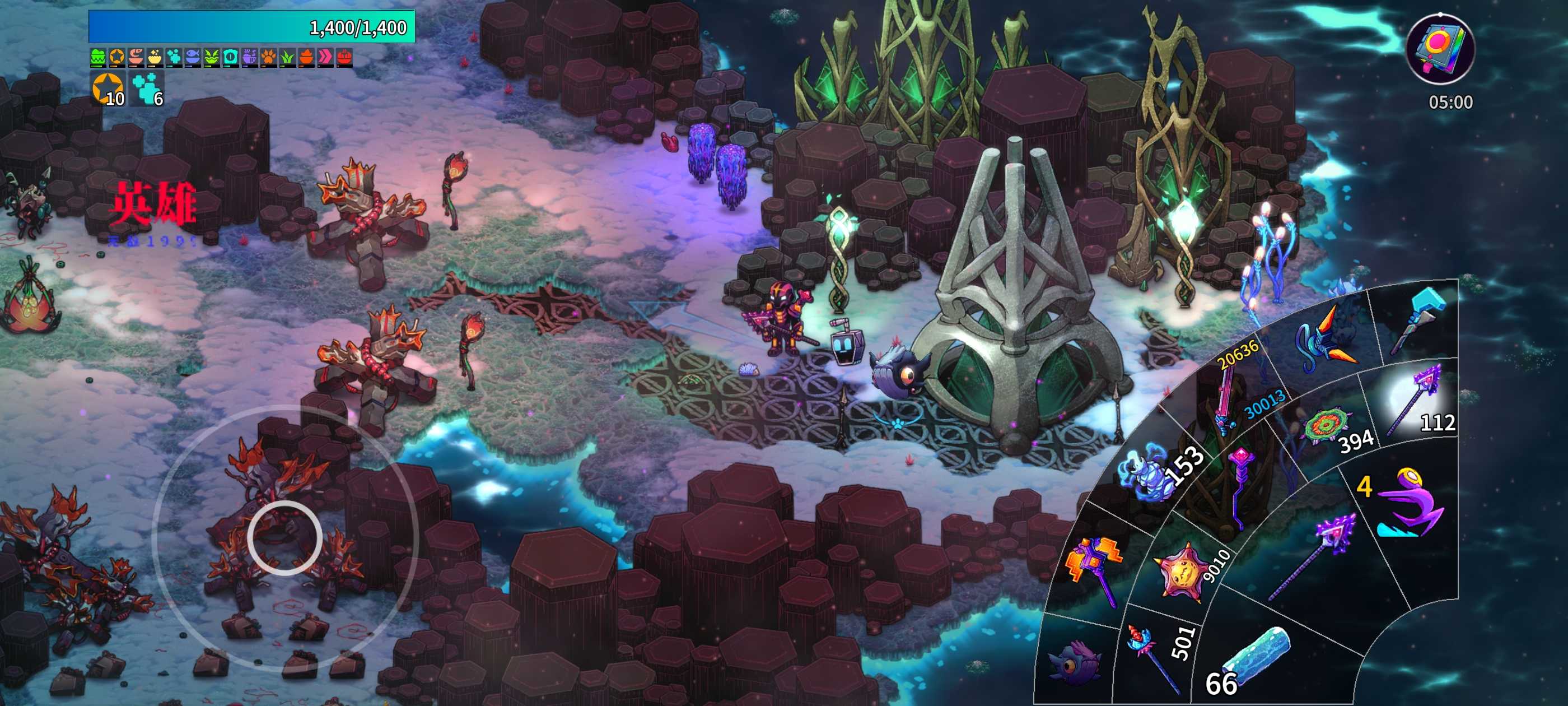Select the green spiked disc with count 394

tap(1327, 426)
